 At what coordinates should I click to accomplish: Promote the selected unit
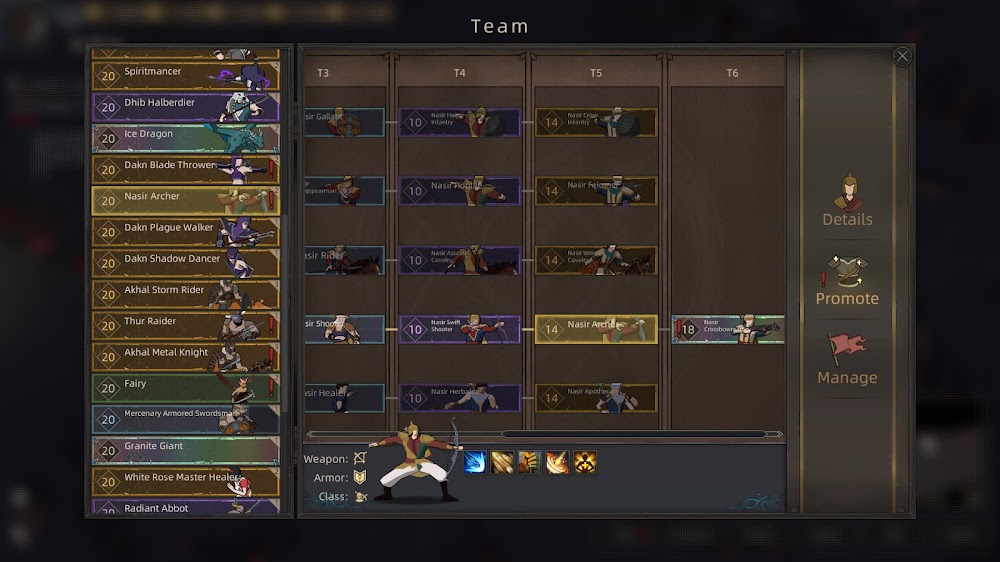click(x=847, y=280)
